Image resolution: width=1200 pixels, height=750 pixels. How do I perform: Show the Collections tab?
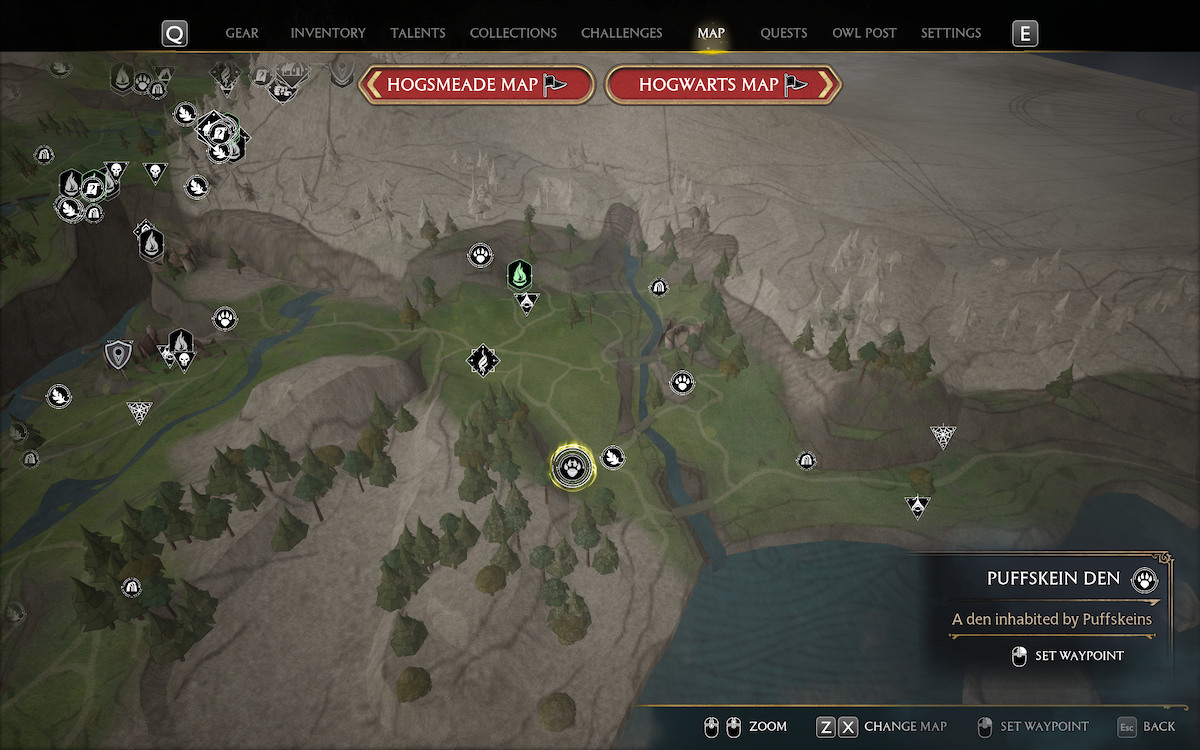513,33
